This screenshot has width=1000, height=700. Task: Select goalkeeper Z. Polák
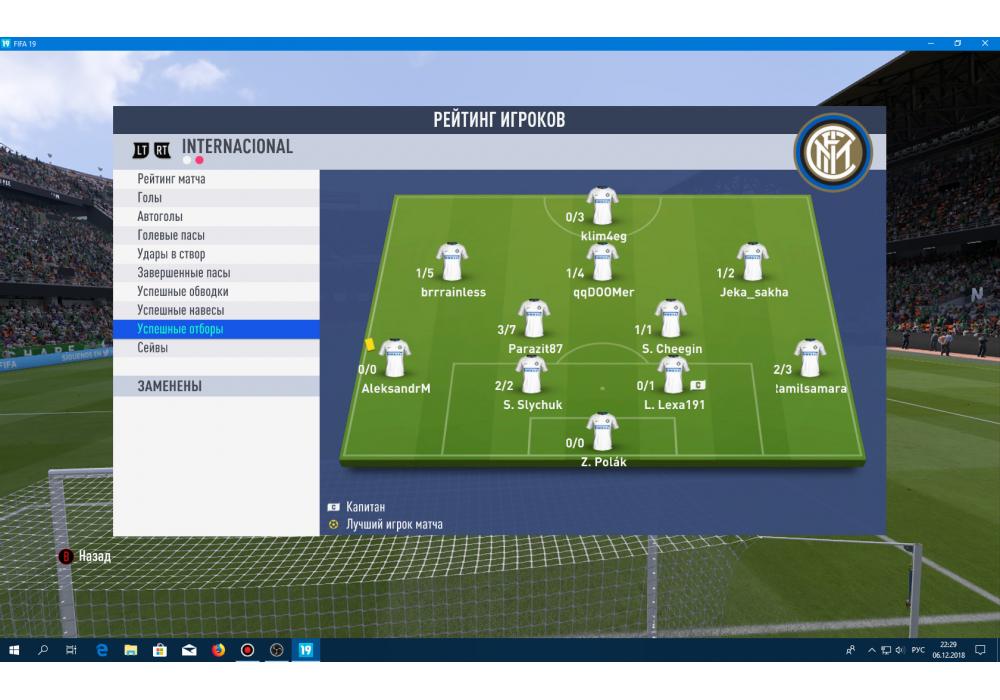[602, 432]
